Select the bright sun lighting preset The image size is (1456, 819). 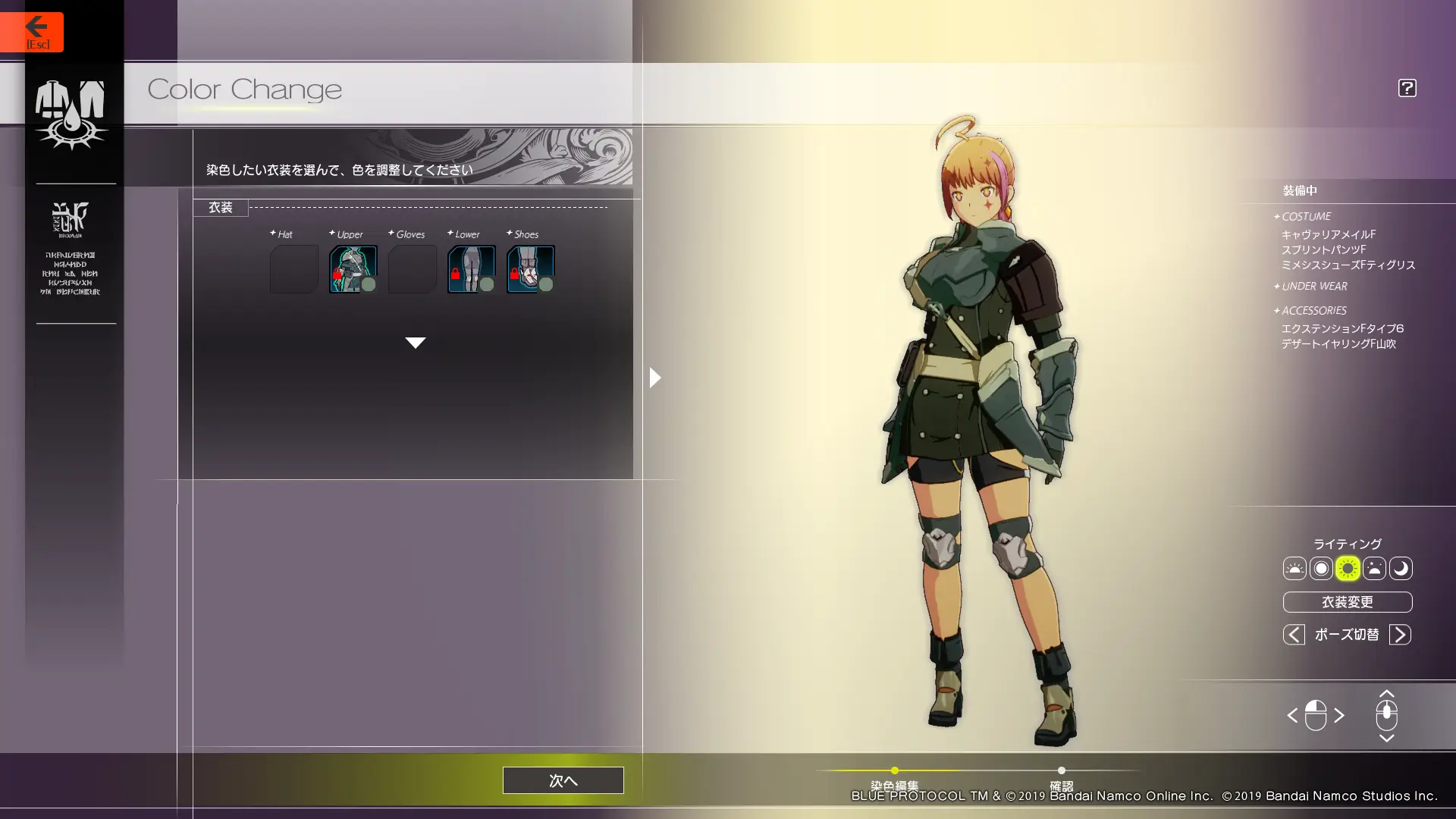point(1348,569)
